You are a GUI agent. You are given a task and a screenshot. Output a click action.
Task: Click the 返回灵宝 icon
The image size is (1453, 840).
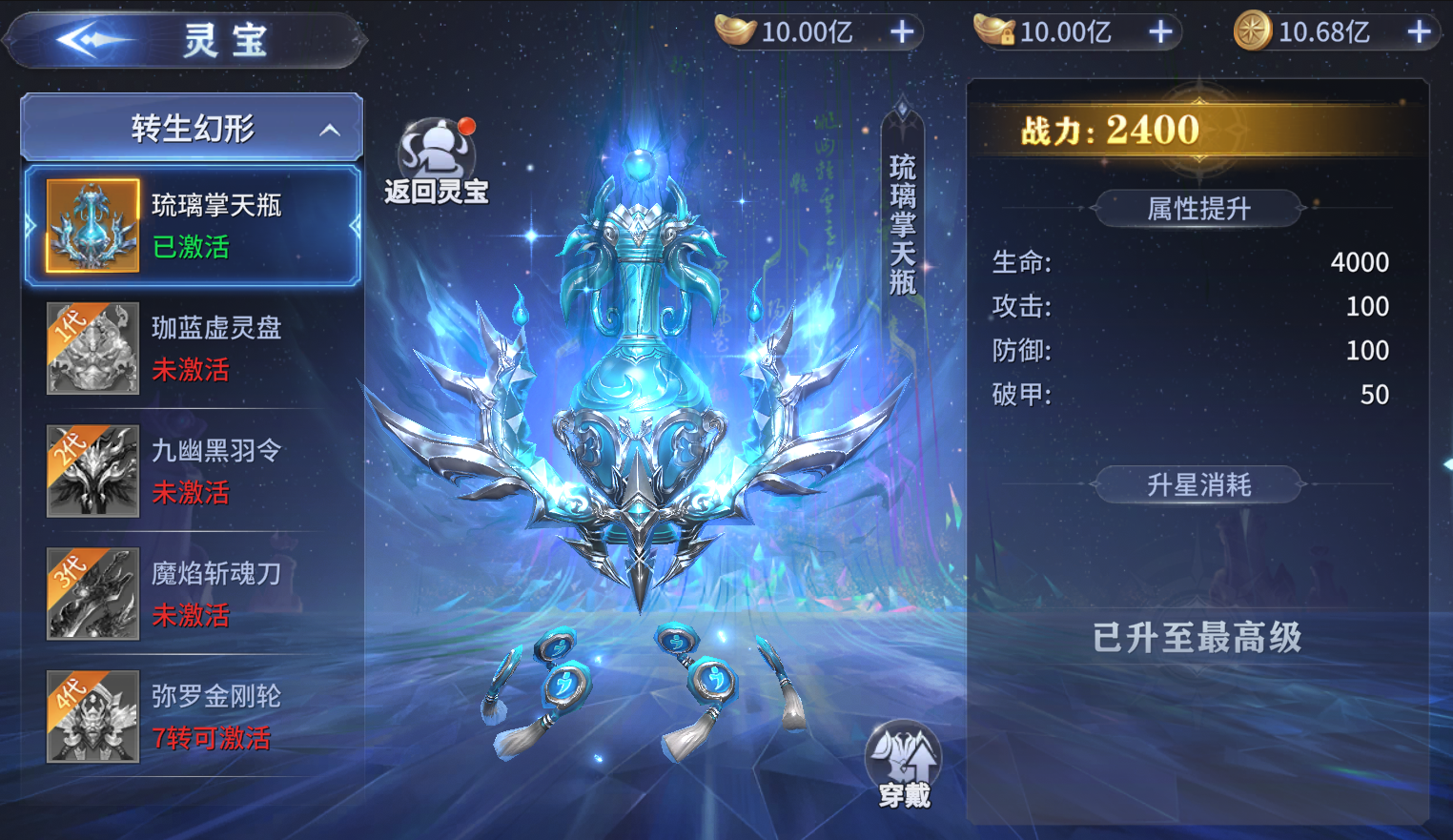click(x=437, y=162)
